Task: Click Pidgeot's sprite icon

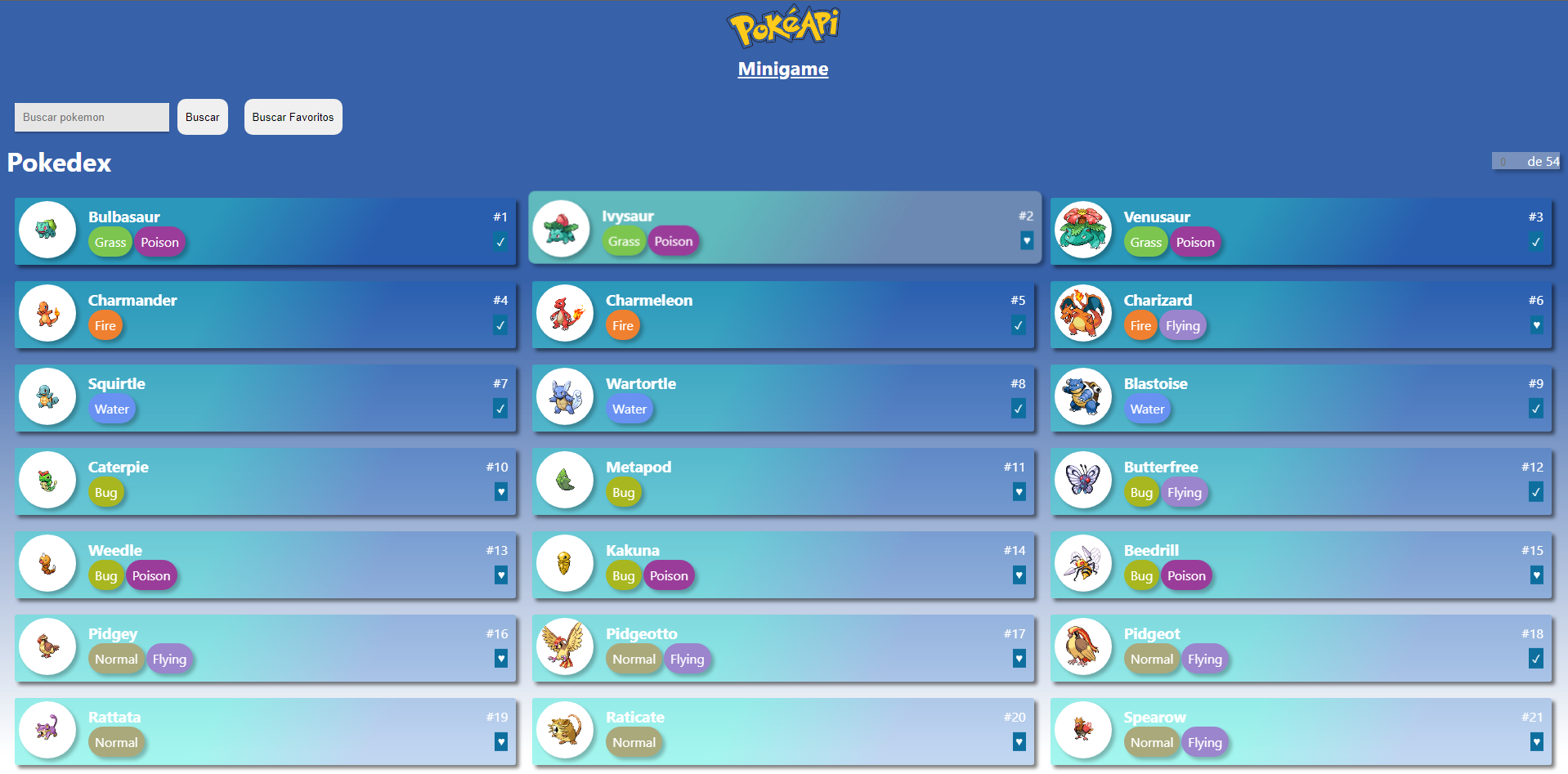Action: 1083,646
